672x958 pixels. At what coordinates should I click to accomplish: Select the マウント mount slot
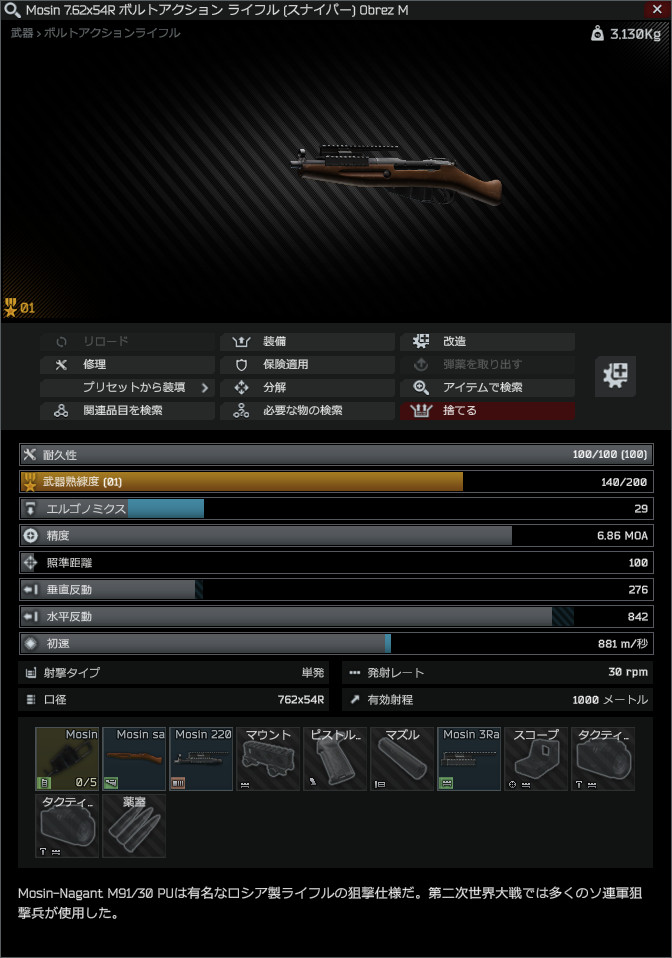(x=268, y=759)
